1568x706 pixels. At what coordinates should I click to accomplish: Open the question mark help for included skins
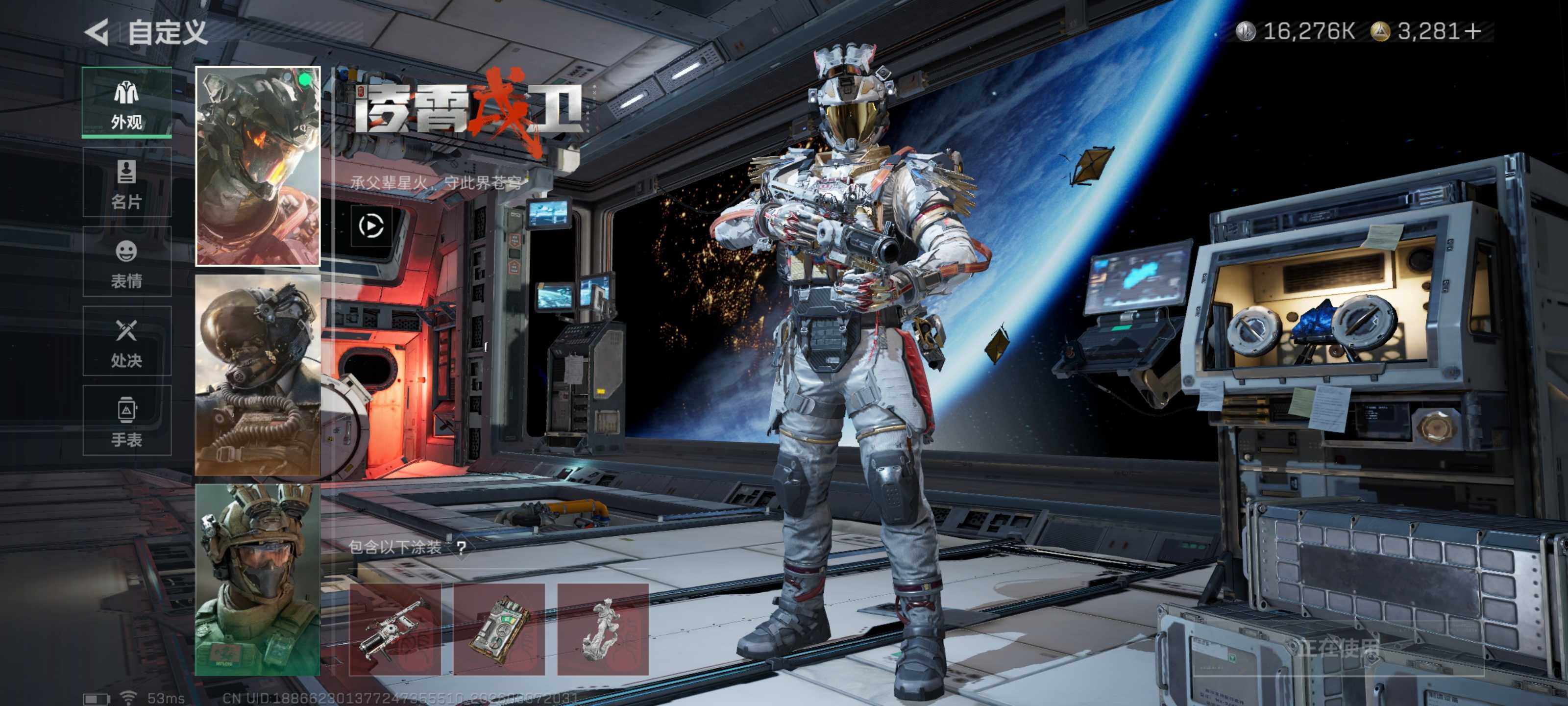point(462,547)
